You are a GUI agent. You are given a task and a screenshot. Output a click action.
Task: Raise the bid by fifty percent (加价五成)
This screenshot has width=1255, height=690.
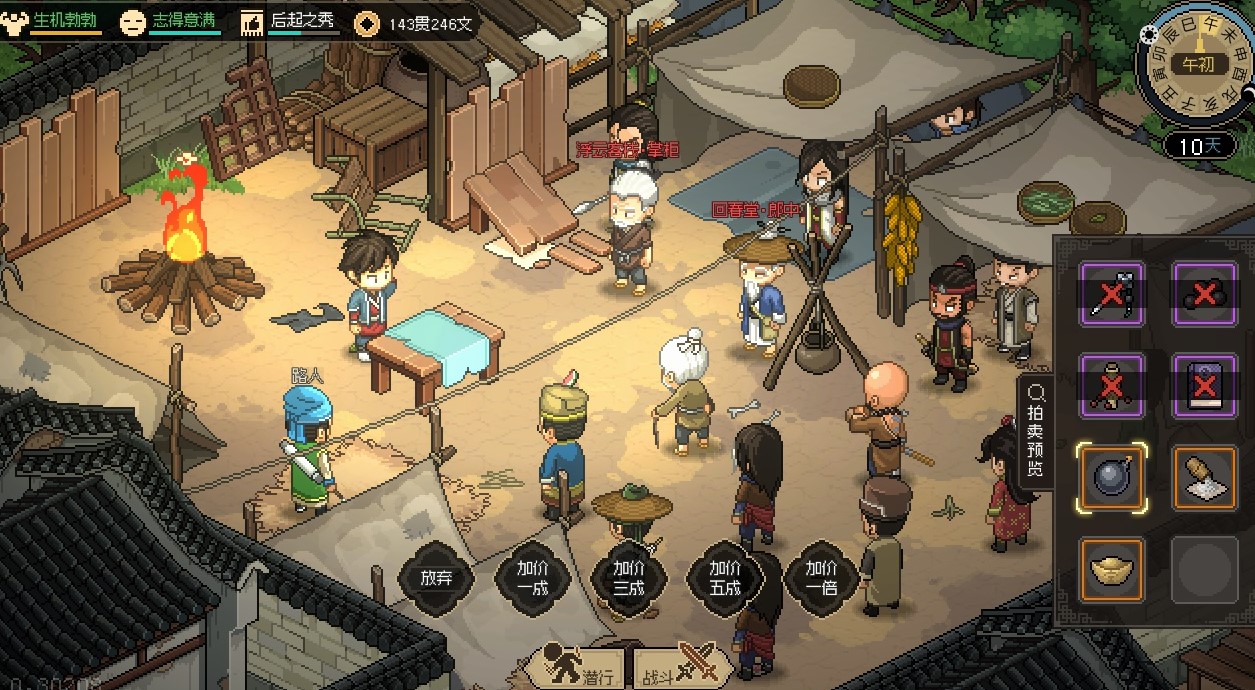[725, 577]
